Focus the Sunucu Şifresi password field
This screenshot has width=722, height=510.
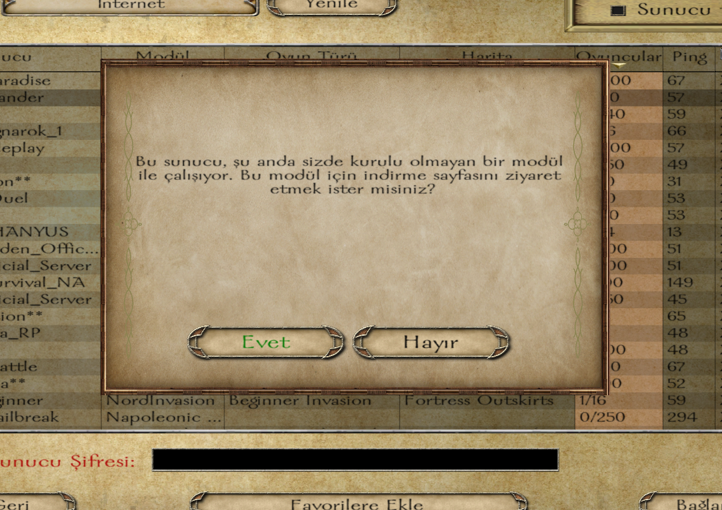point(355,460)
